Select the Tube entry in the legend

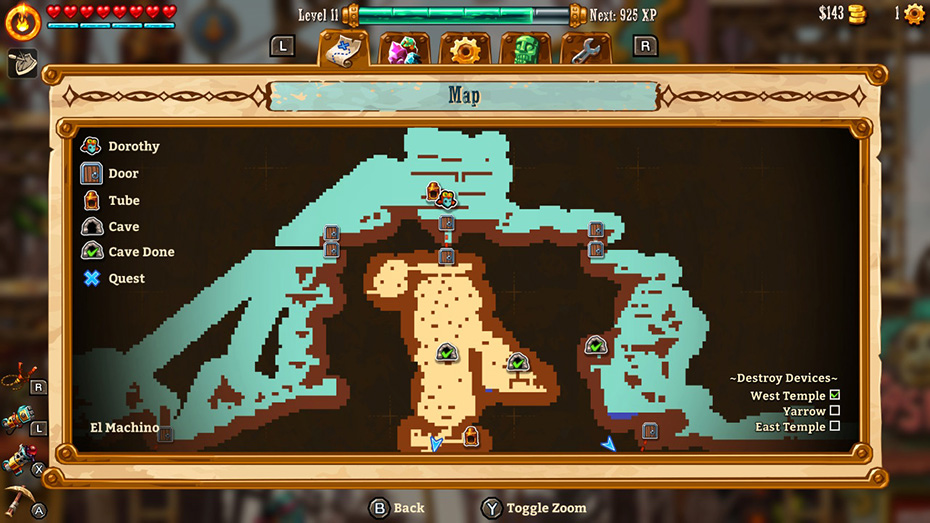92,200
